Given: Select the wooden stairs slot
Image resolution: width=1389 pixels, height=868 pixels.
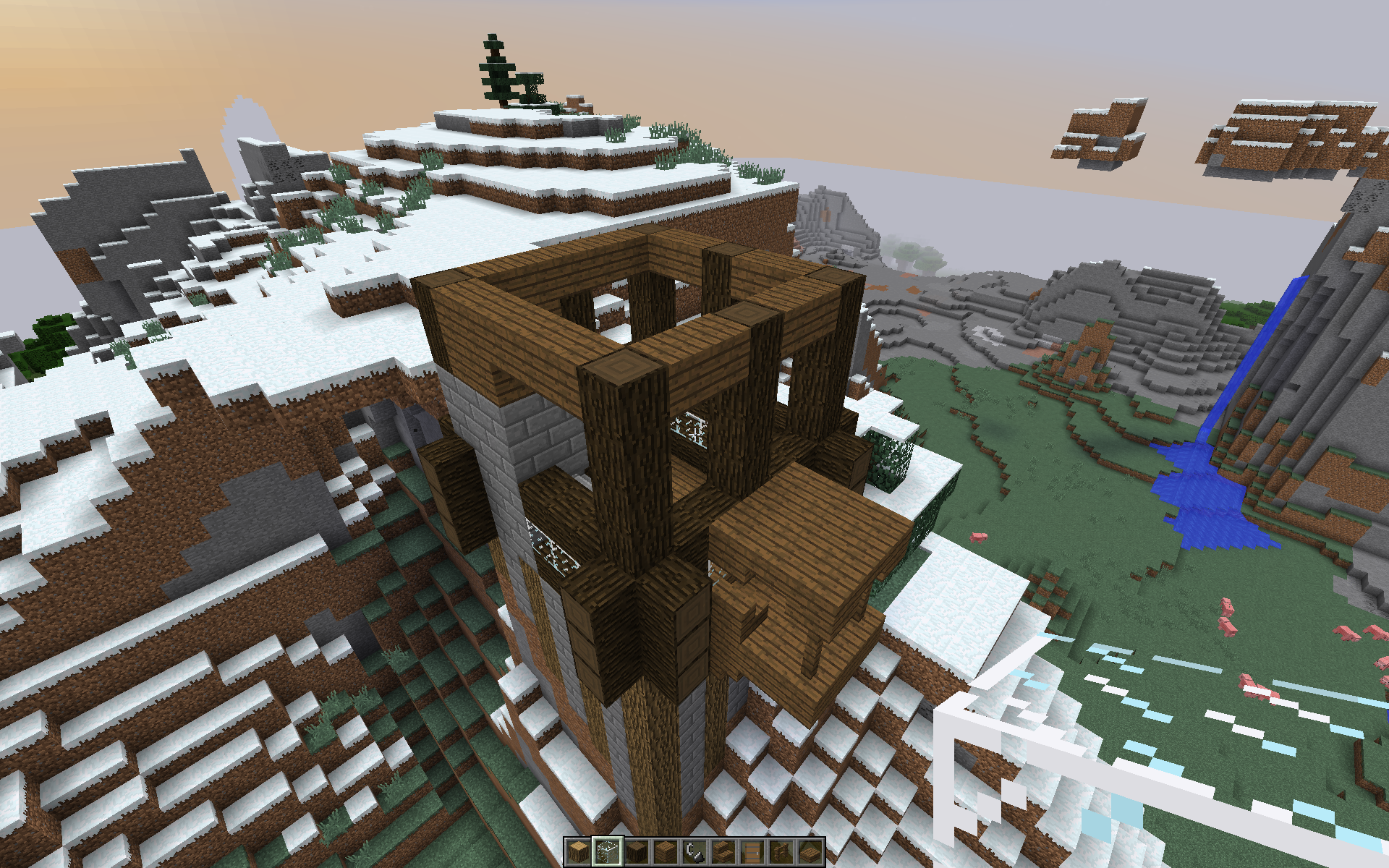Looking at the screenshot, I should tap(723, 852).
